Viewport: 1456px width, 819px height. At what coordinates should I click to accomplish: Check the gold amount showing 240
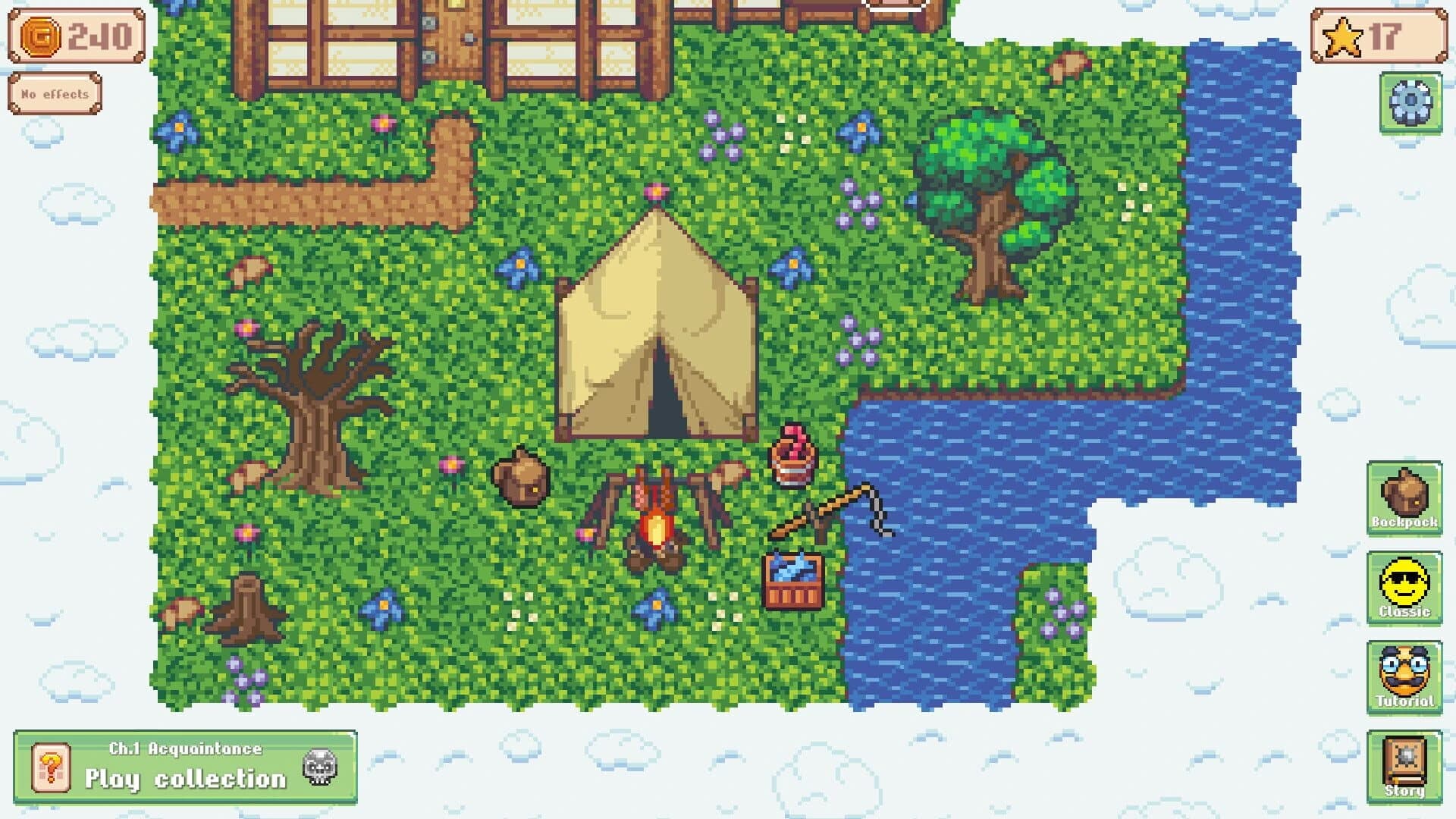pyautogui.click(x=99, y=33)
